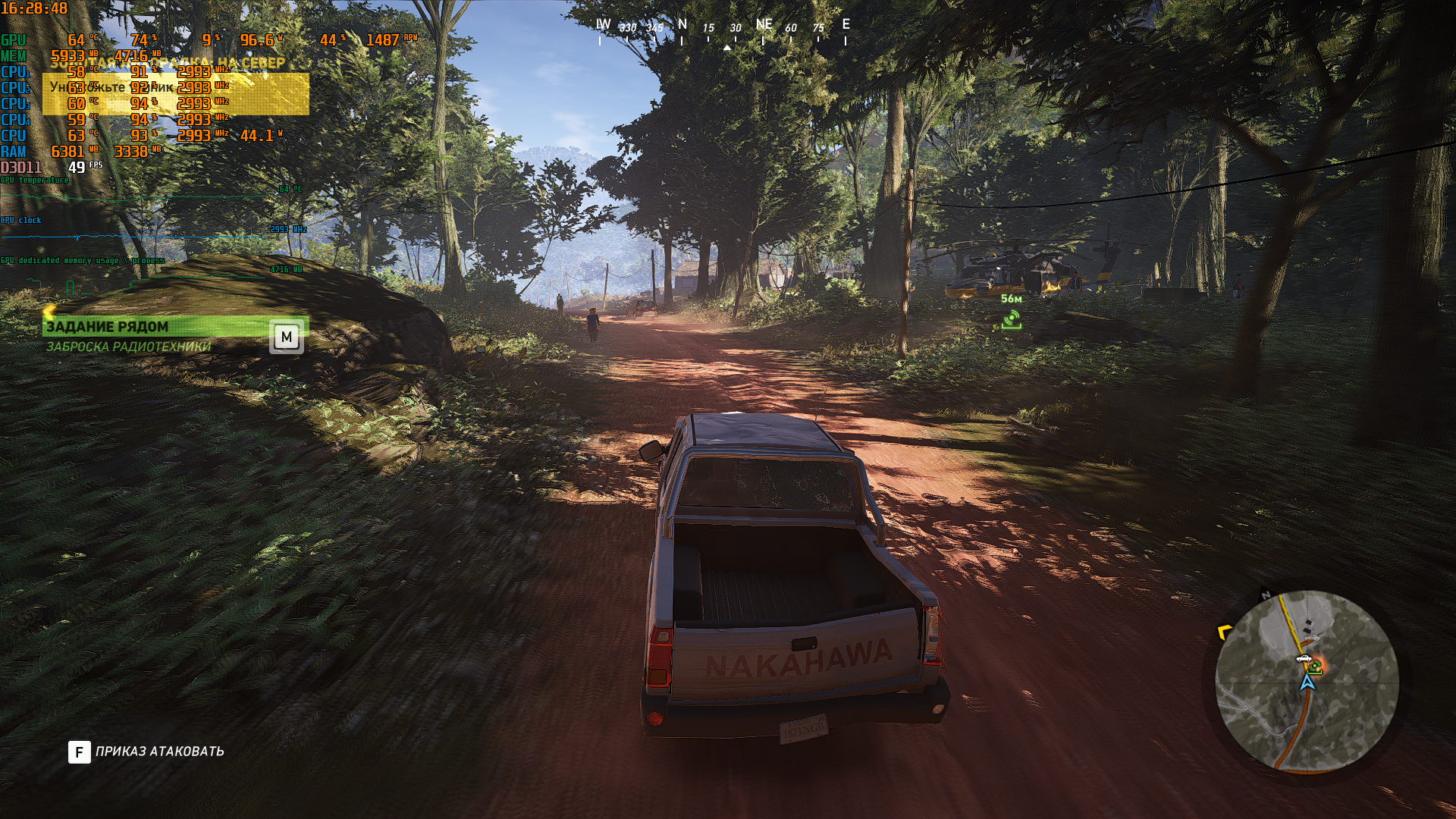Click the green radio mission marker at 56м

coord(1011,322)
